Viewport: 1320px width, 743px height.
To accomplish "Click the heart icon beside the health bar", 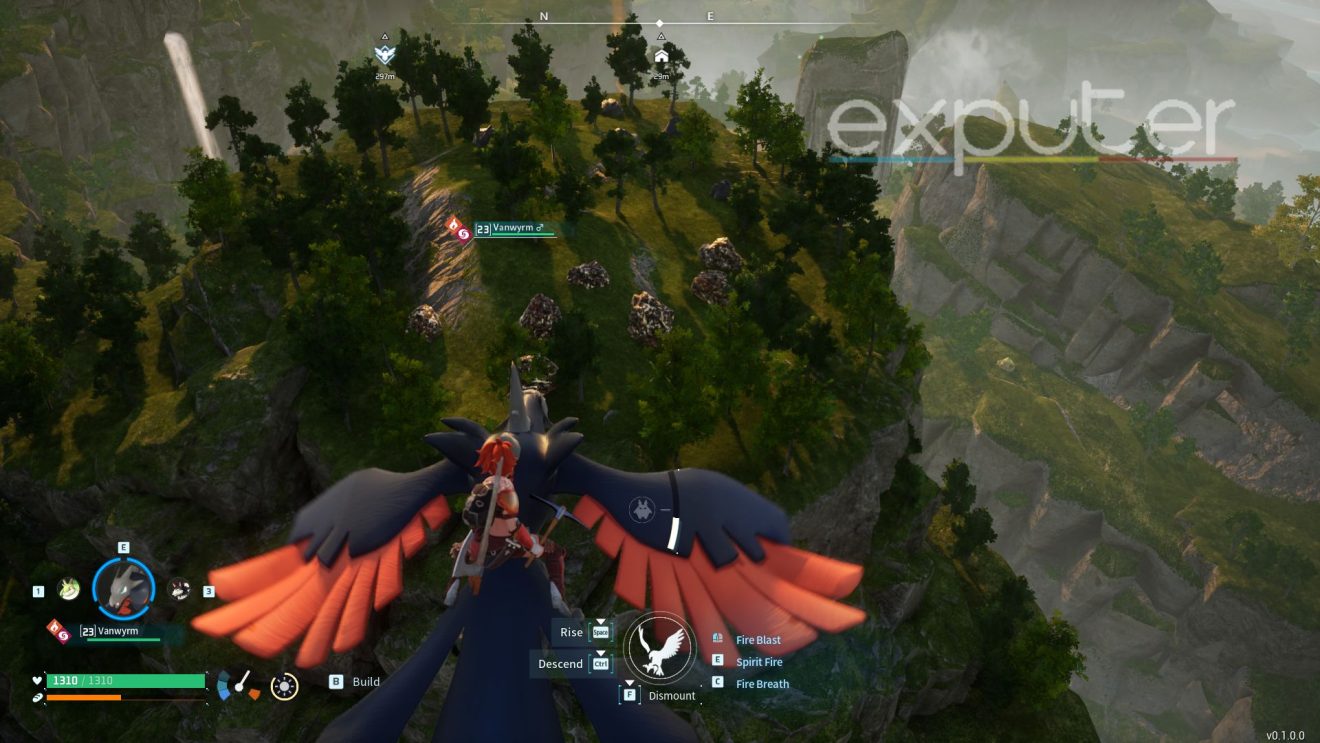I will pyautogui.click(x=36, y=680).
